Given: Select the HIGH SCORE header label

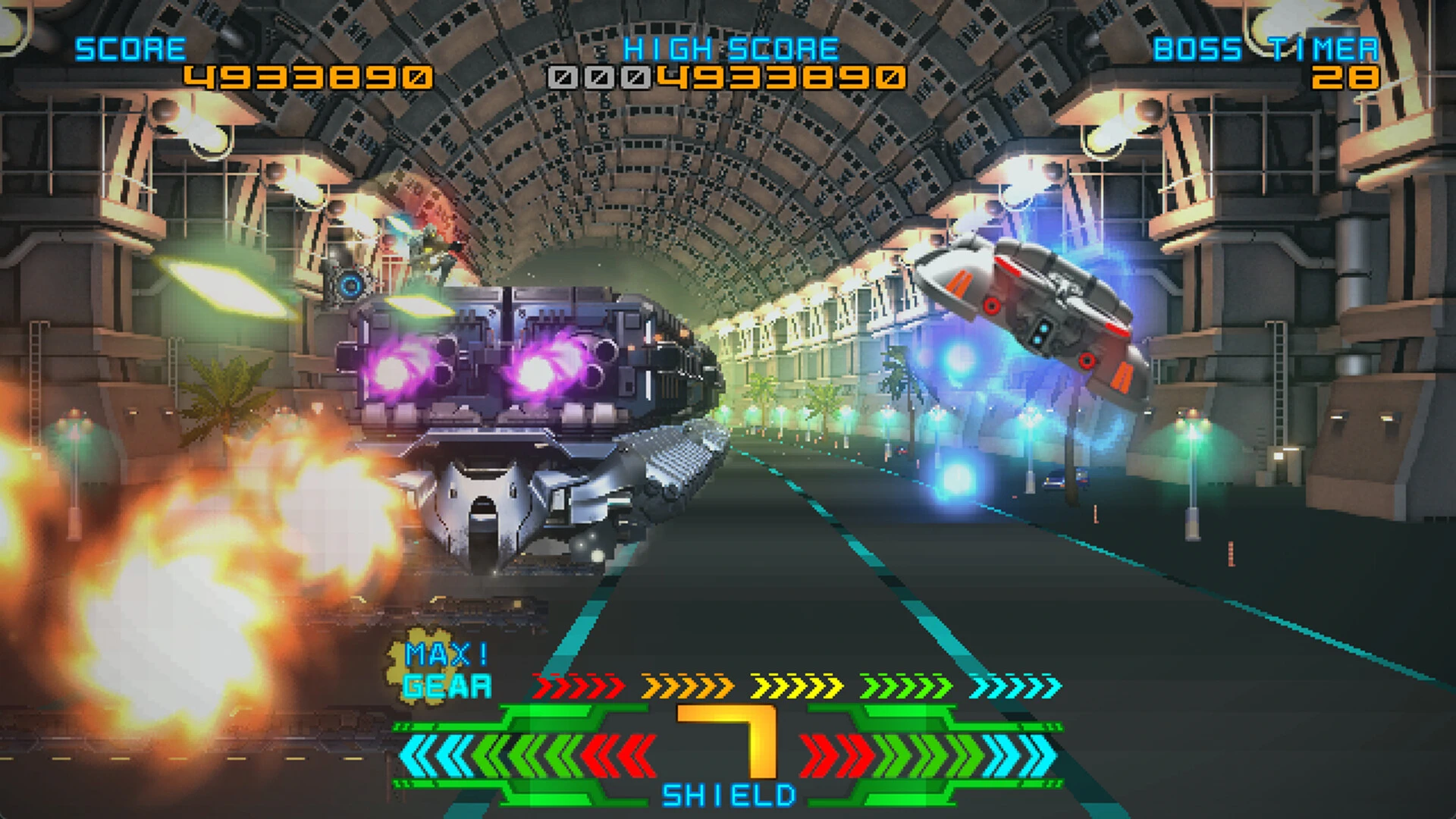Looking at the screenshot, I should pos(730,47).
